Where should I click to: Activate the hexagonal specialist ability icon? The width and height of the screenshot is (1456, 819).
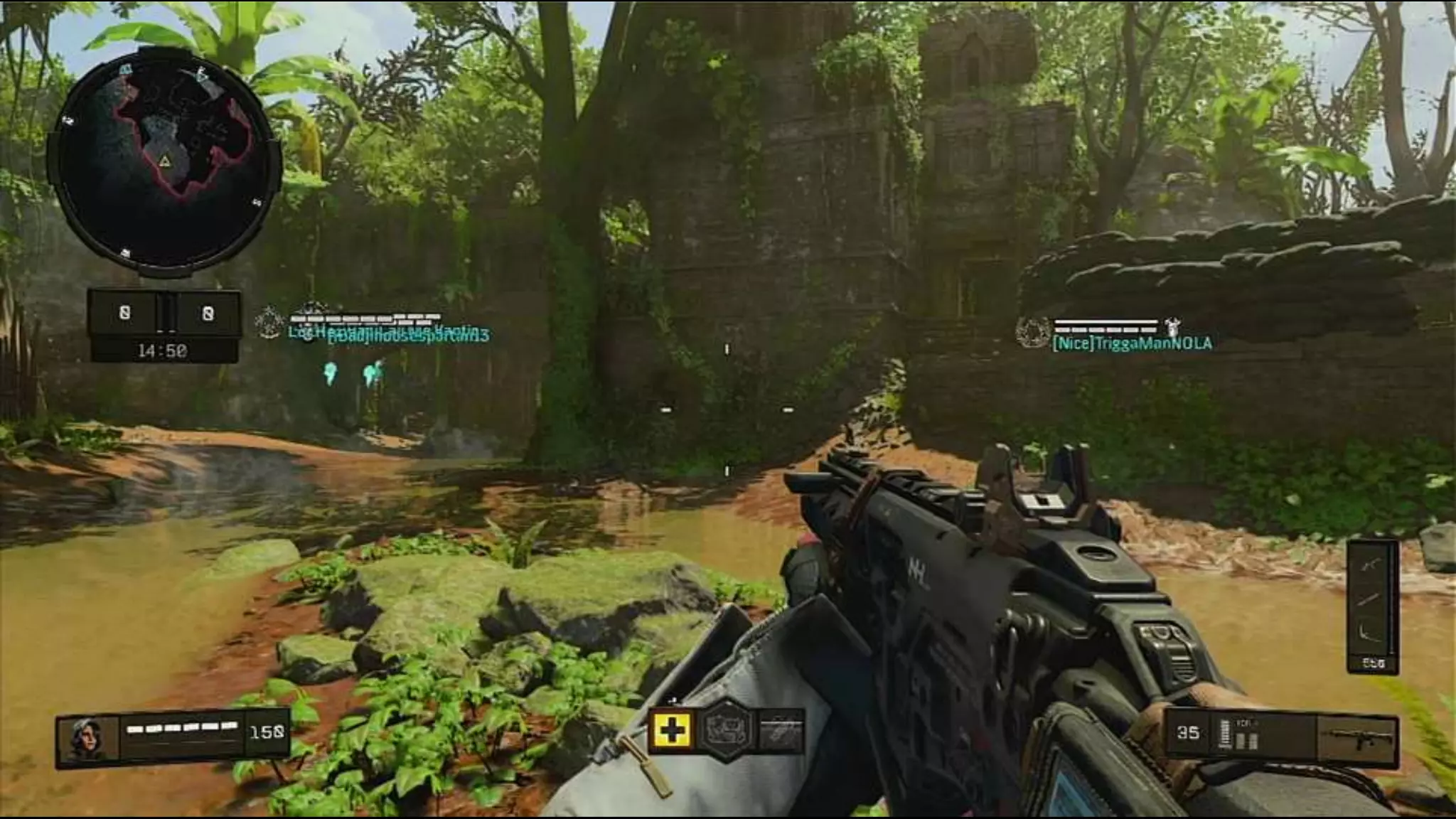point(726,729)
